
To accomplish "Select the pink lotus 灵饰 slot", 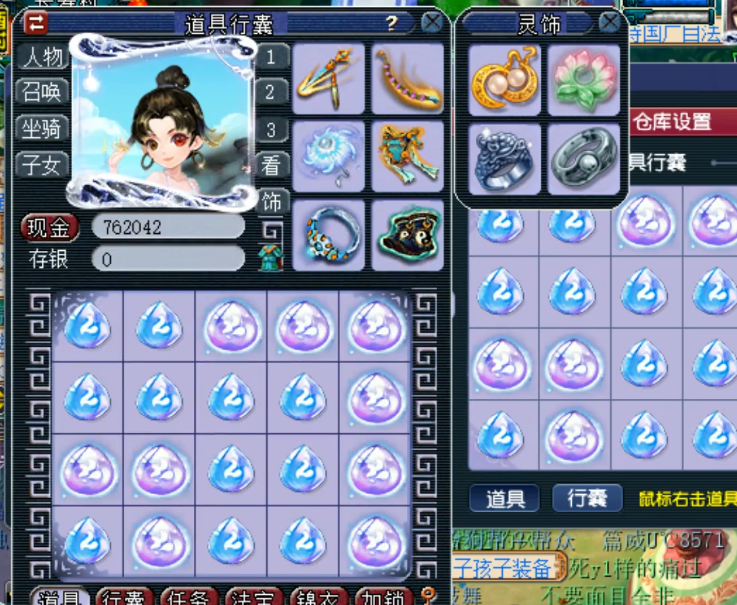I will pyautogui.click(x=585, y=80).
